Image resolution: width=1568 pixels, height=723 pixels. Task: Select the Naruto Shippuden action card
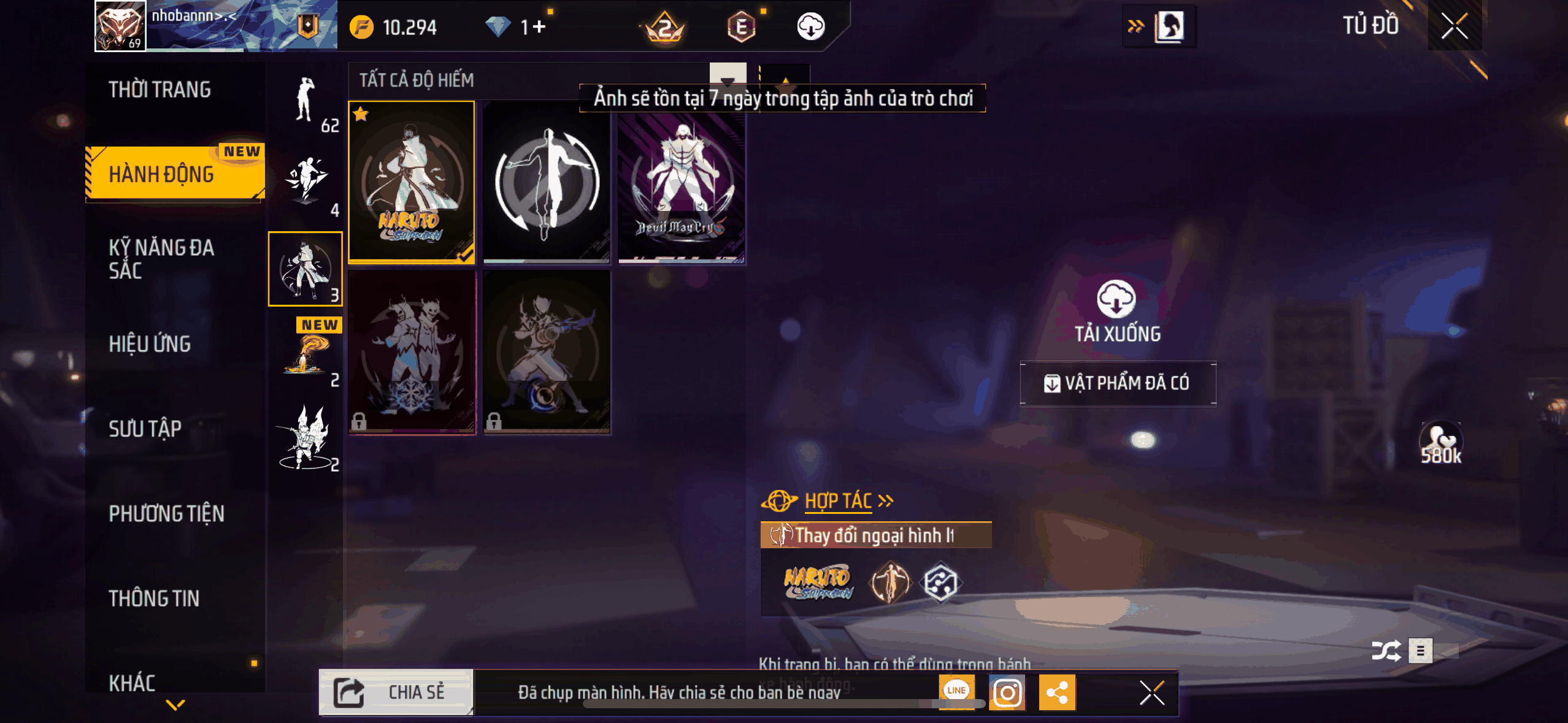[412, 182]
